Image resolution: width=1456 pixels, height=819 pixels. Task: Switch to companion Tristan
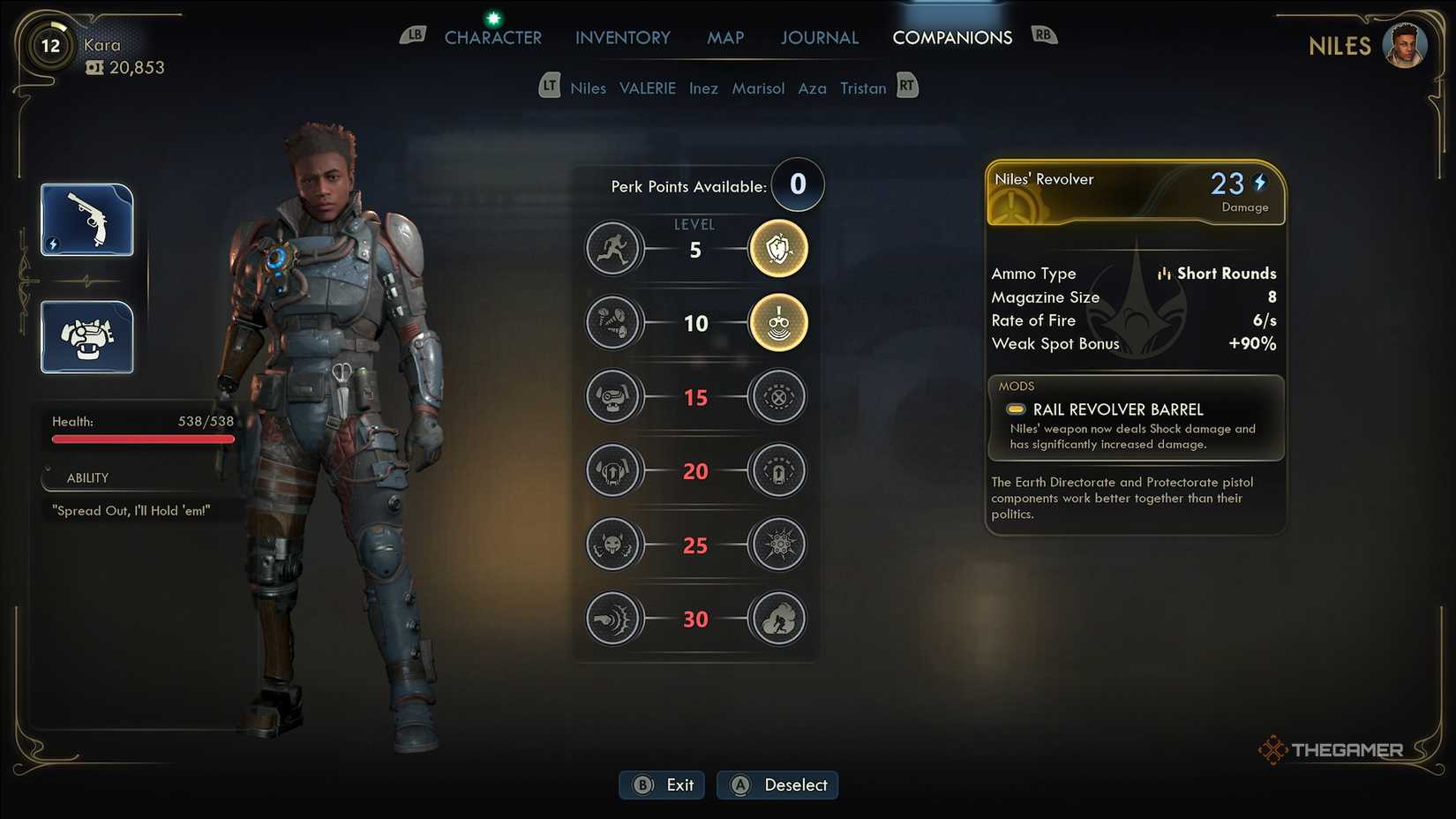pyautogui.click(x=862, y=88)
